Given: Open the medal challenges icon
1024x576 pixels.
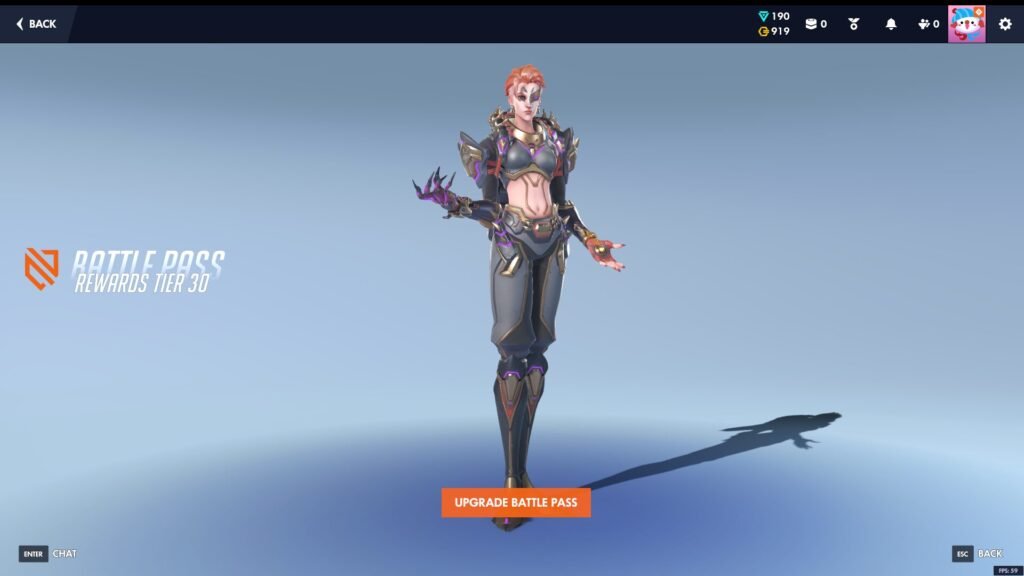Looking at the screenshot, I should pyautogui.click(x=853, y=24).
